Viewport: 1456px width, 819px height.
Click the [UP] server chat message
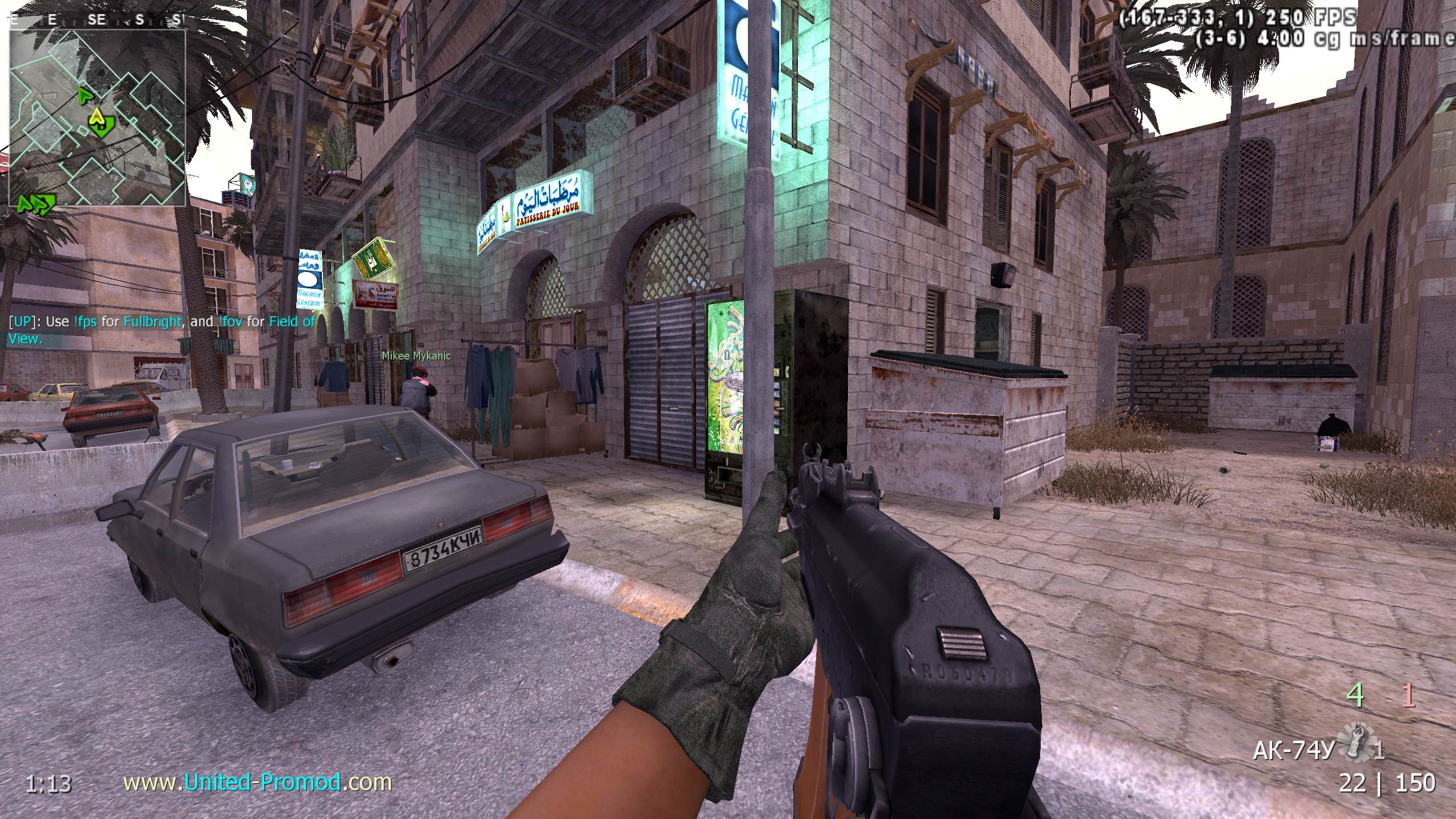pos(161,330)
